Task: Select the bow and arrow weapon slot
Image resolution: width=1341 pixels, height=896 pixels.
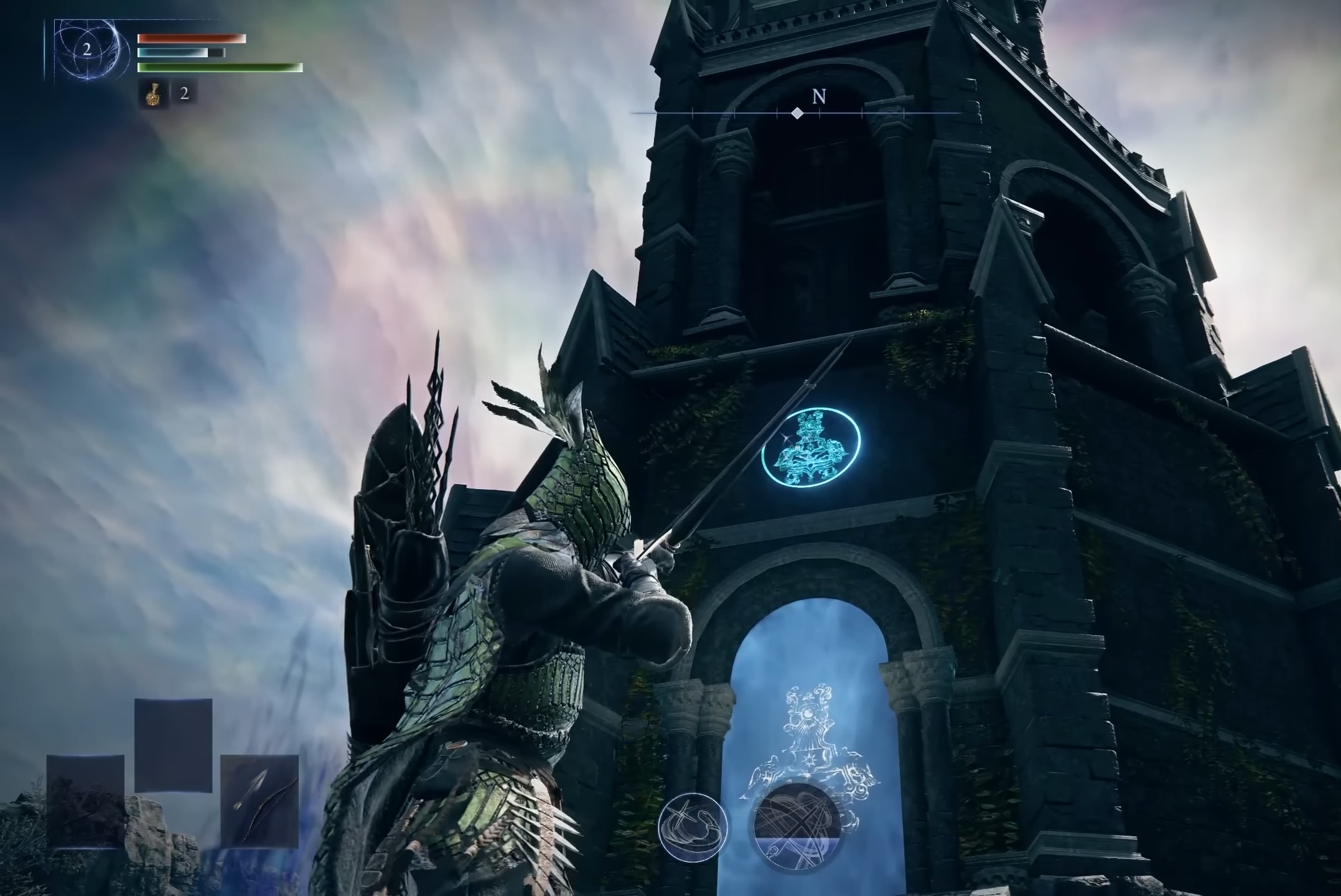Action: (x=259, y=800)
